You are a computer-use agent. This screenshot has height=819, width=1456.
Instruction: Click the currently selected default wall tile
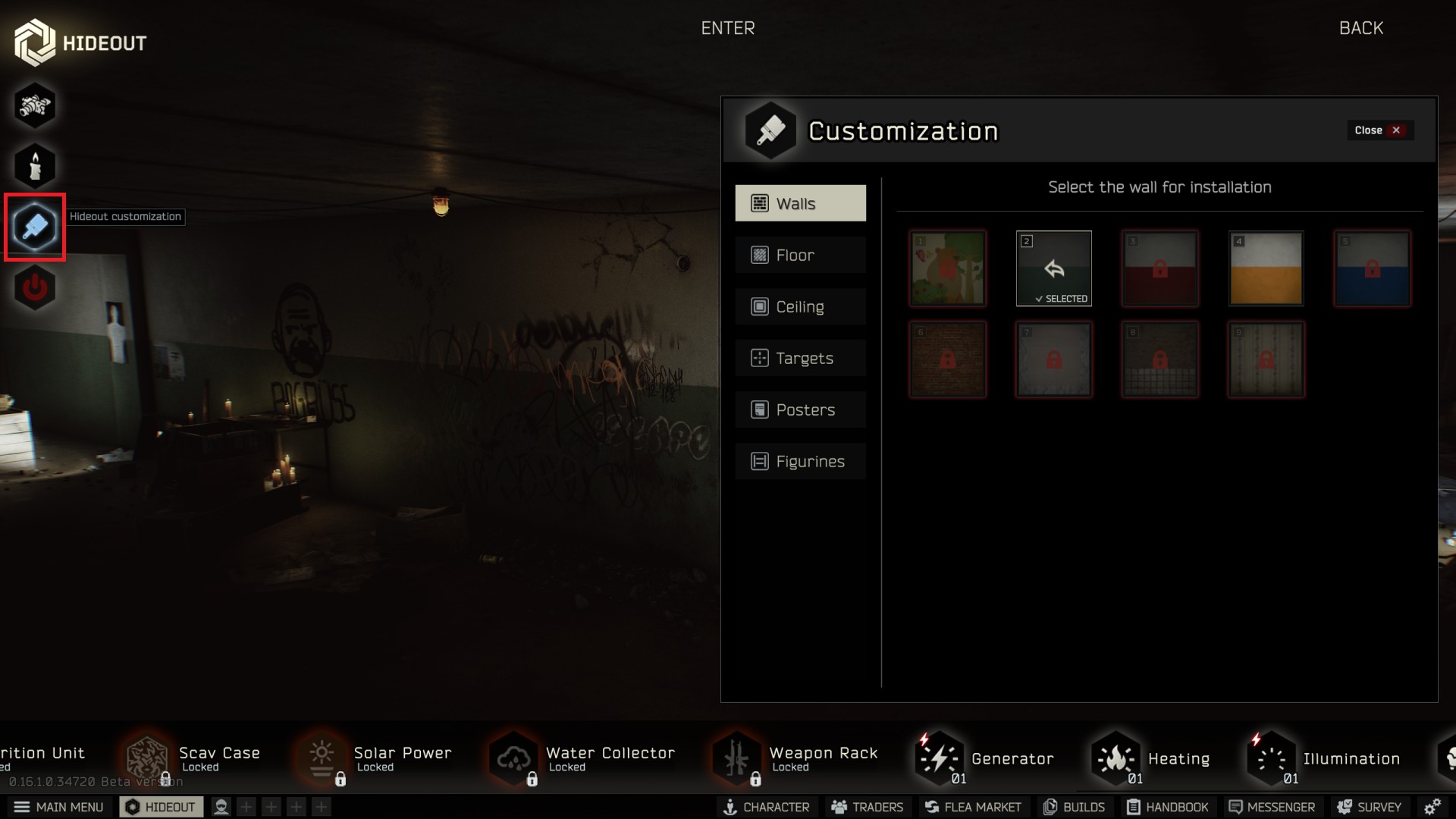pyautogui.click(x=1053, y=268)
